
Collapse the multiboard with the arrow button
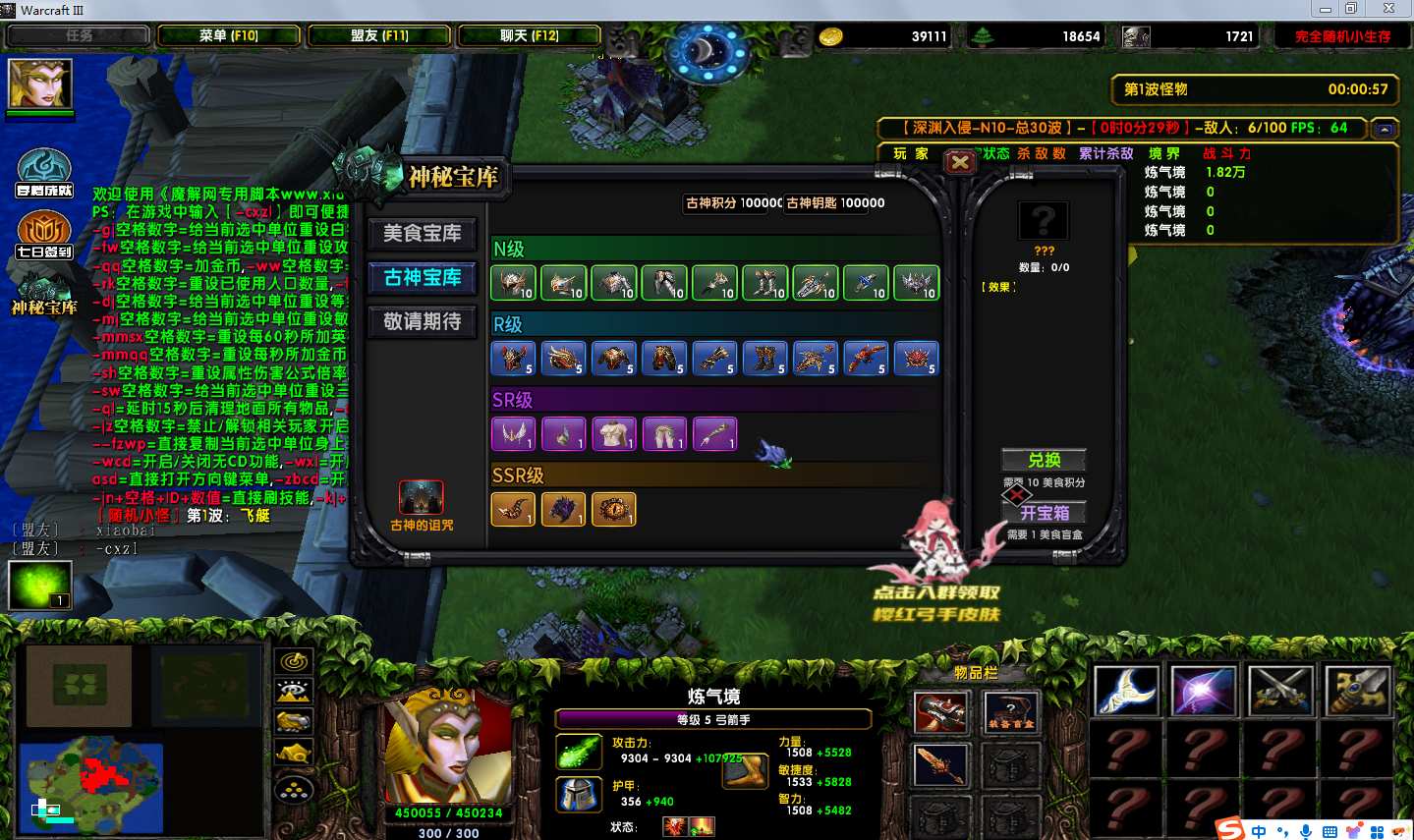click(x=1384, y=129)
